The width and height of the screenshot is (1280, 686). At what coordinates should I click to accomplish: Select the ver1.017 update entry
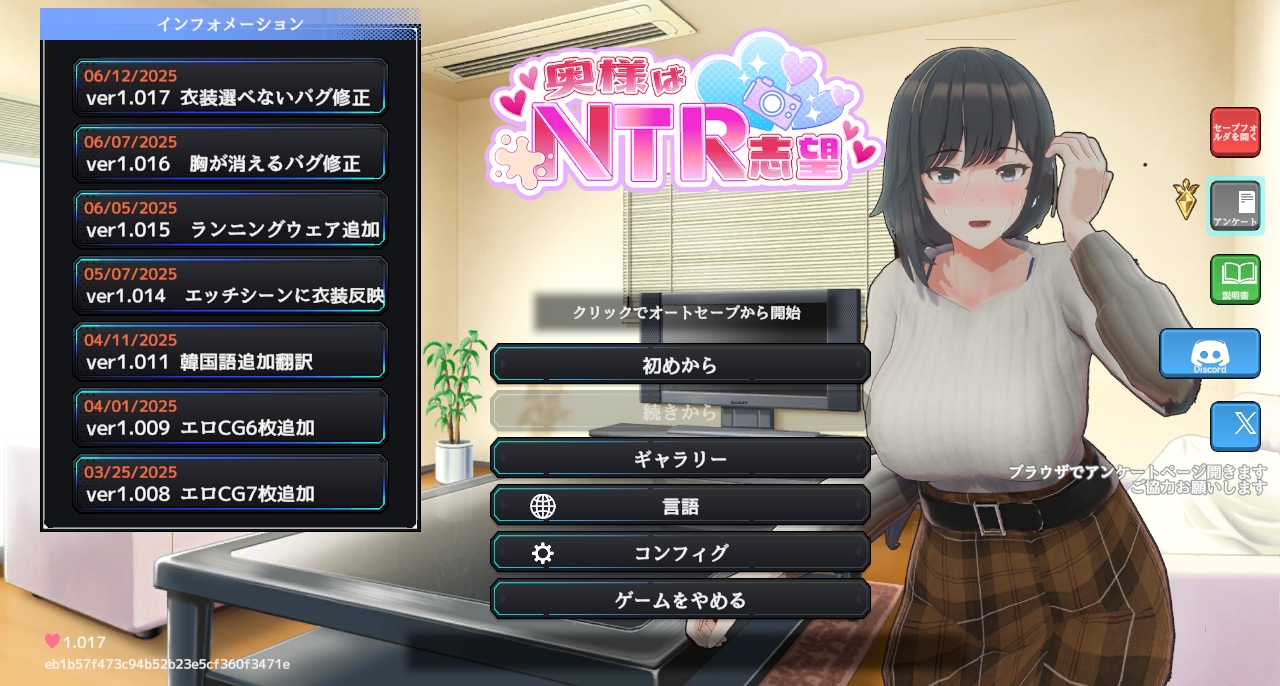[x=230, y=88]
